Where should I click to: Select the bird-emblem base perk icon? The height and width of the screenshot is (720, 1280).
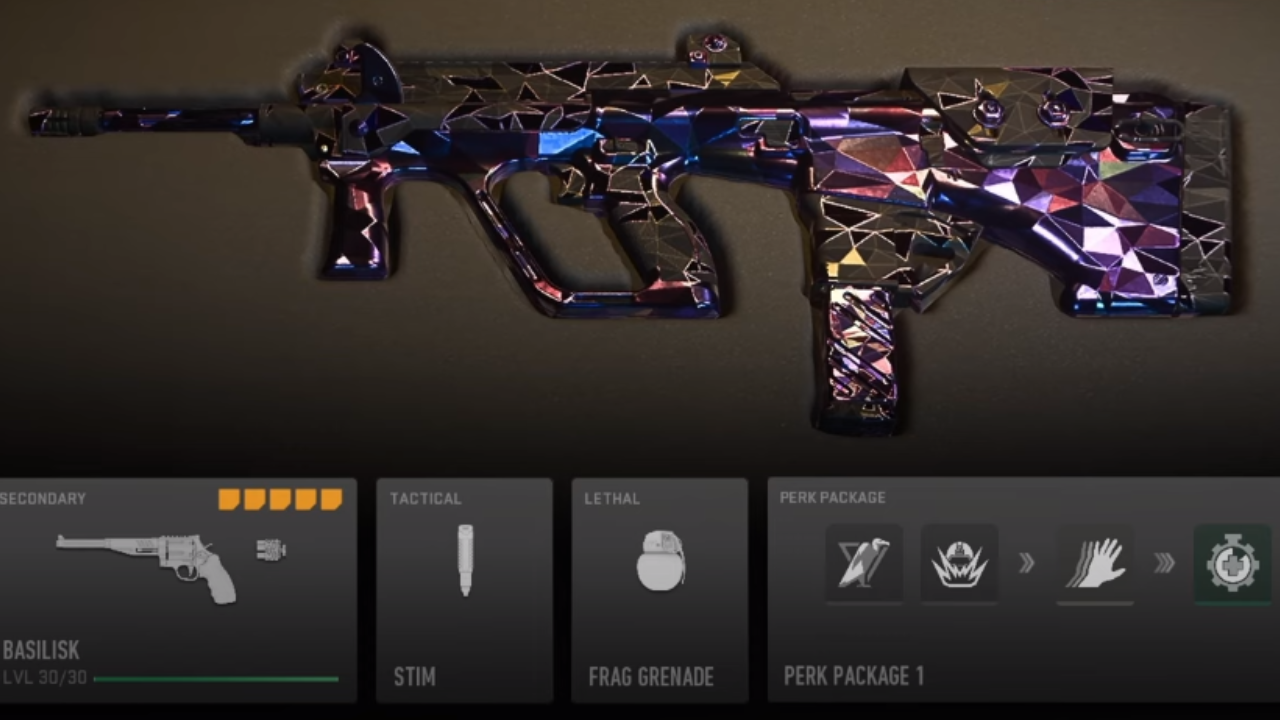[x=864, y=563]
